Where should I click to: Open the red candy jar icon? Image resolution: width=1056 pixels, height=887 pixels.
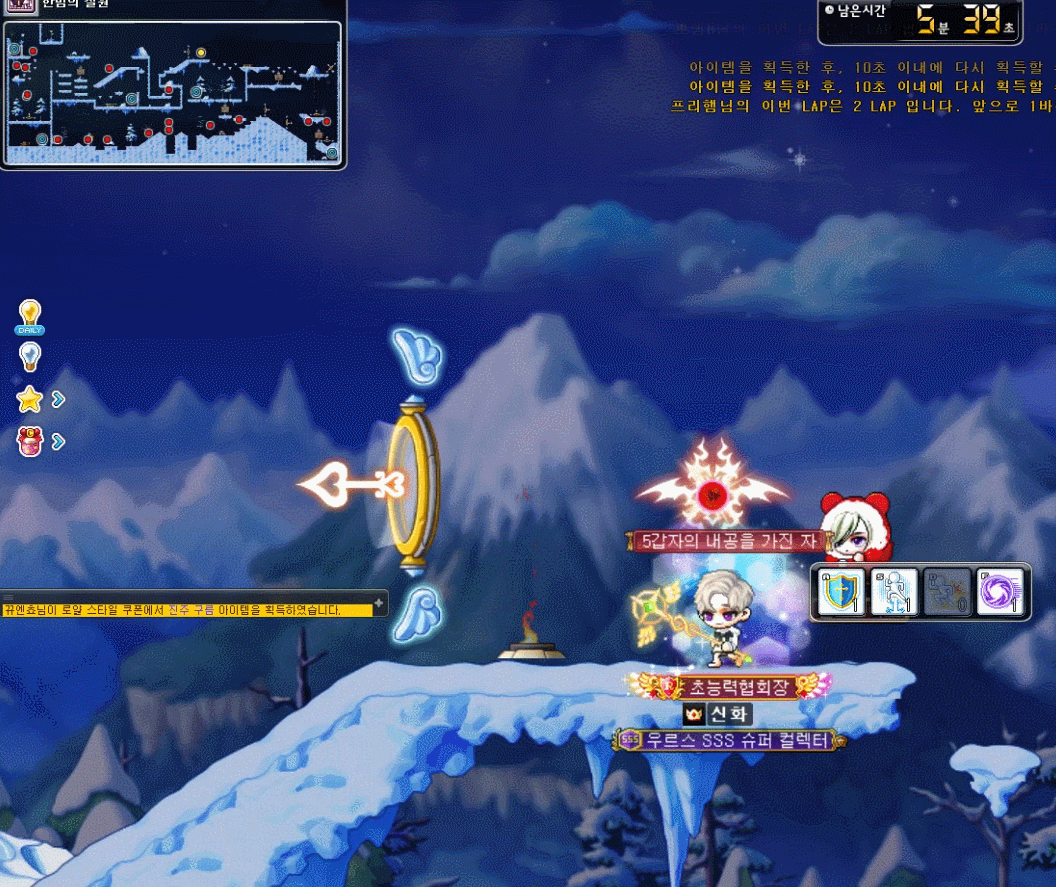[x=30, y=441]
